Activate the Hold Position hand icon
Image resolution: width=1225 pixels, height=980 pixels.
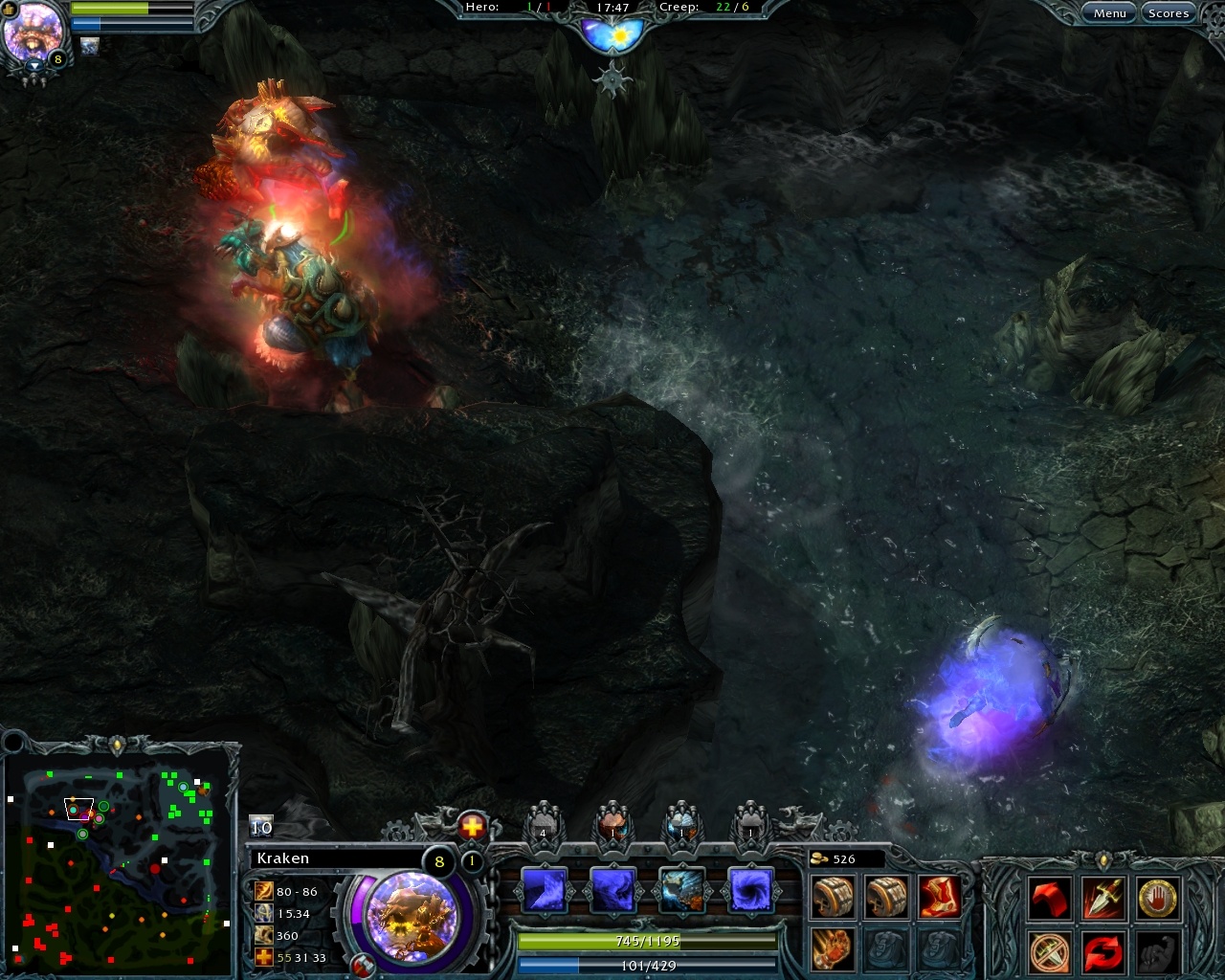coord(1158,898)
